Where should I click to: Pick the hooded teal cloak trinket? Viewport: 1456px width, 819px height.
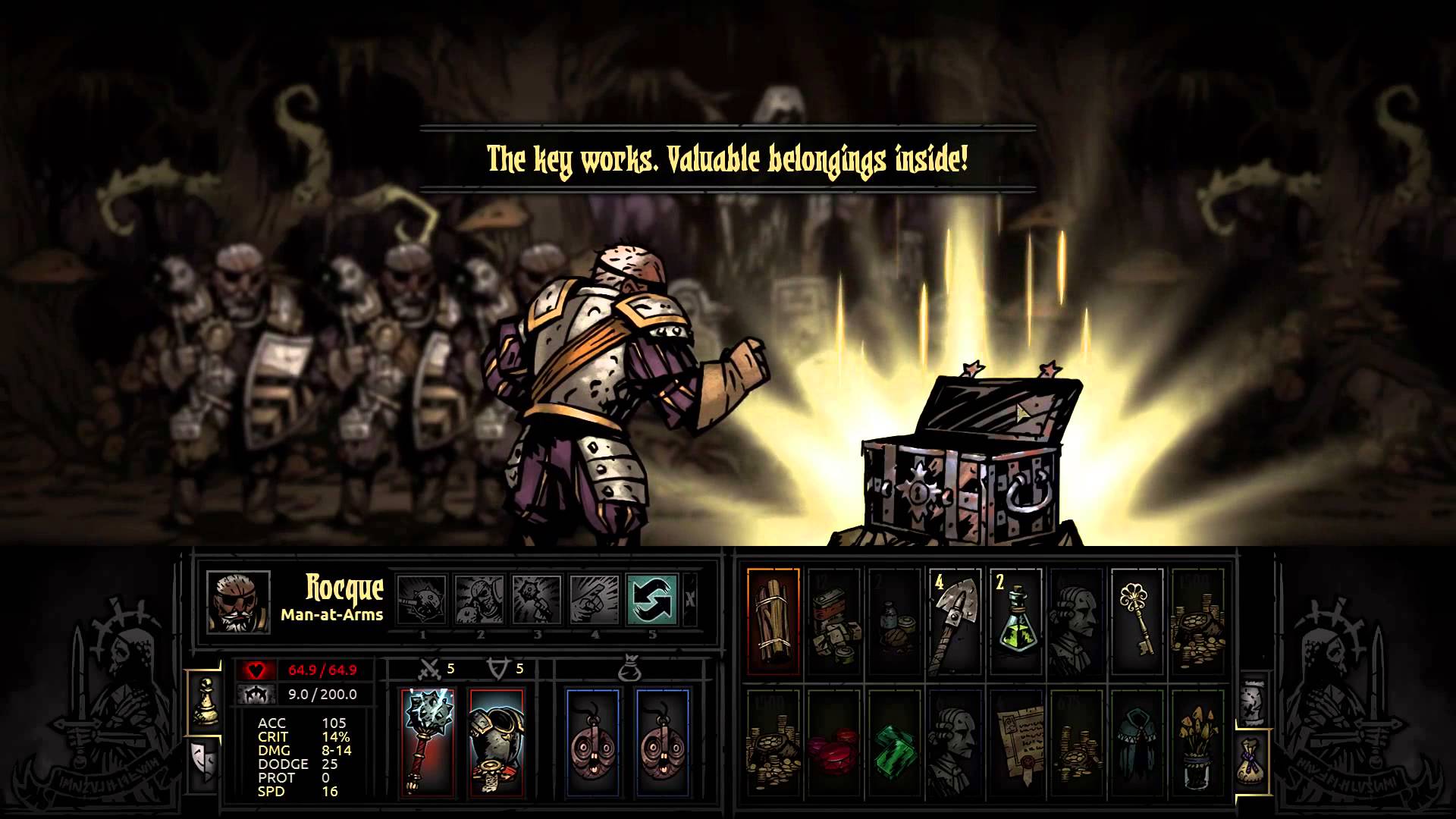(x=1136, y=742)
